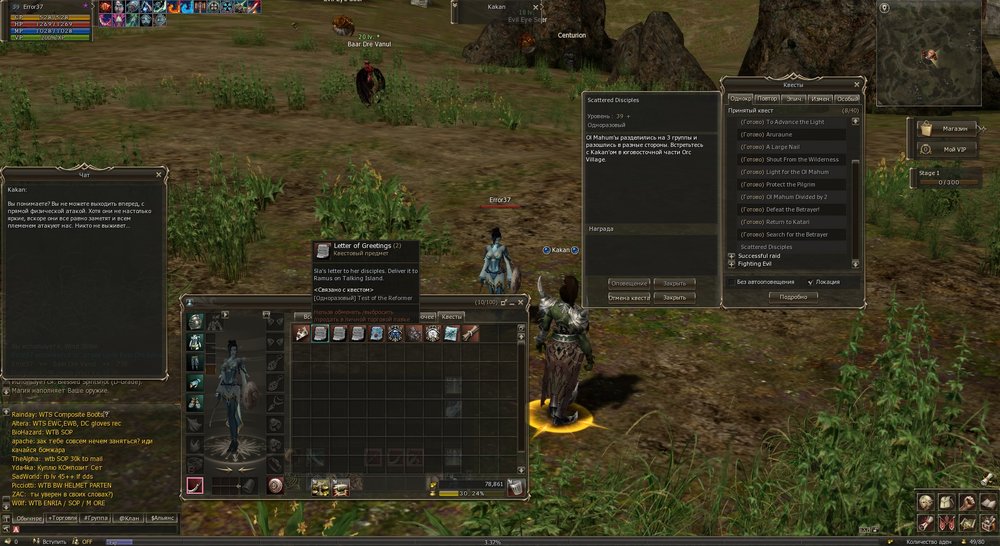Screen dimensions: 1000x546
Task: Open the Магазин shop
Action: tap(946, 128)
